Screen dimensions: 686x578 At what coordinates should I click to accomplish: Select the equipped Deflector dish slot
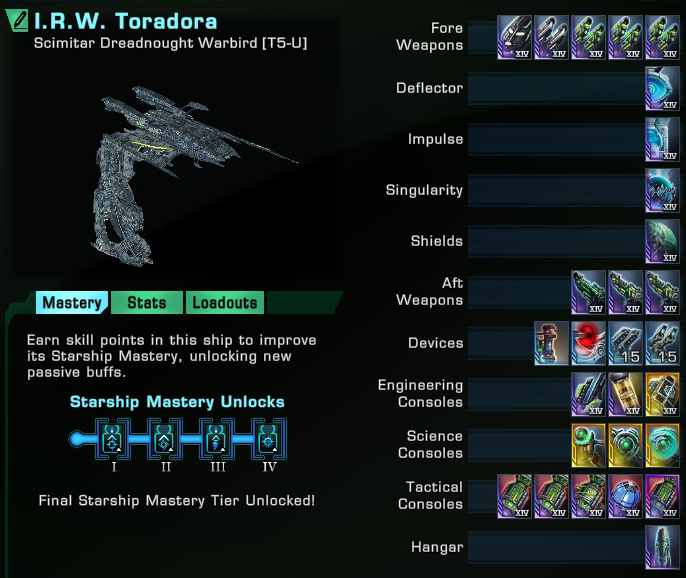[662, 88]
